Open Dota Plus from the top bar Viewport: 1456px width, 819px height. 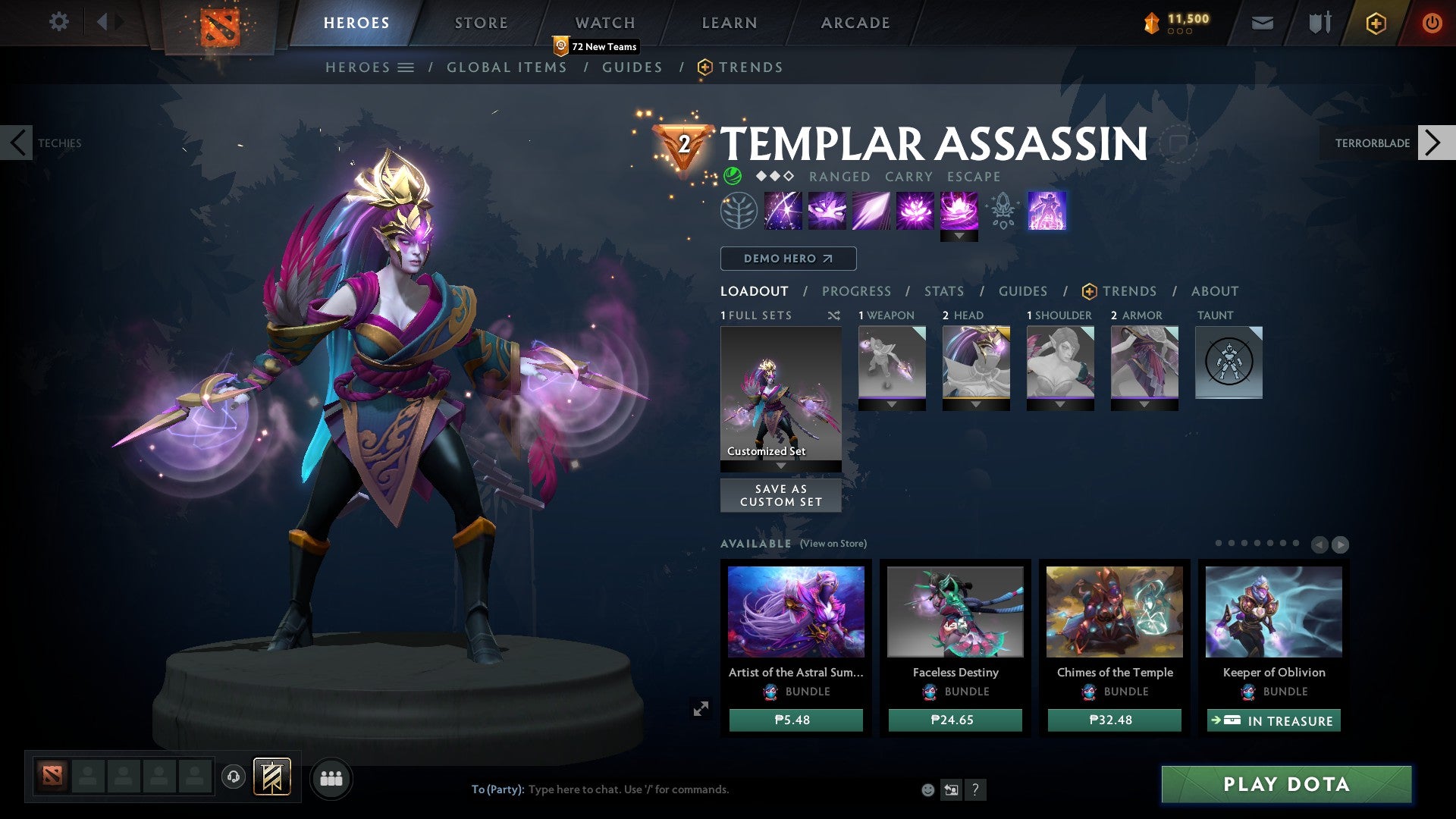pyautogui.click(x=1375, y=23)
